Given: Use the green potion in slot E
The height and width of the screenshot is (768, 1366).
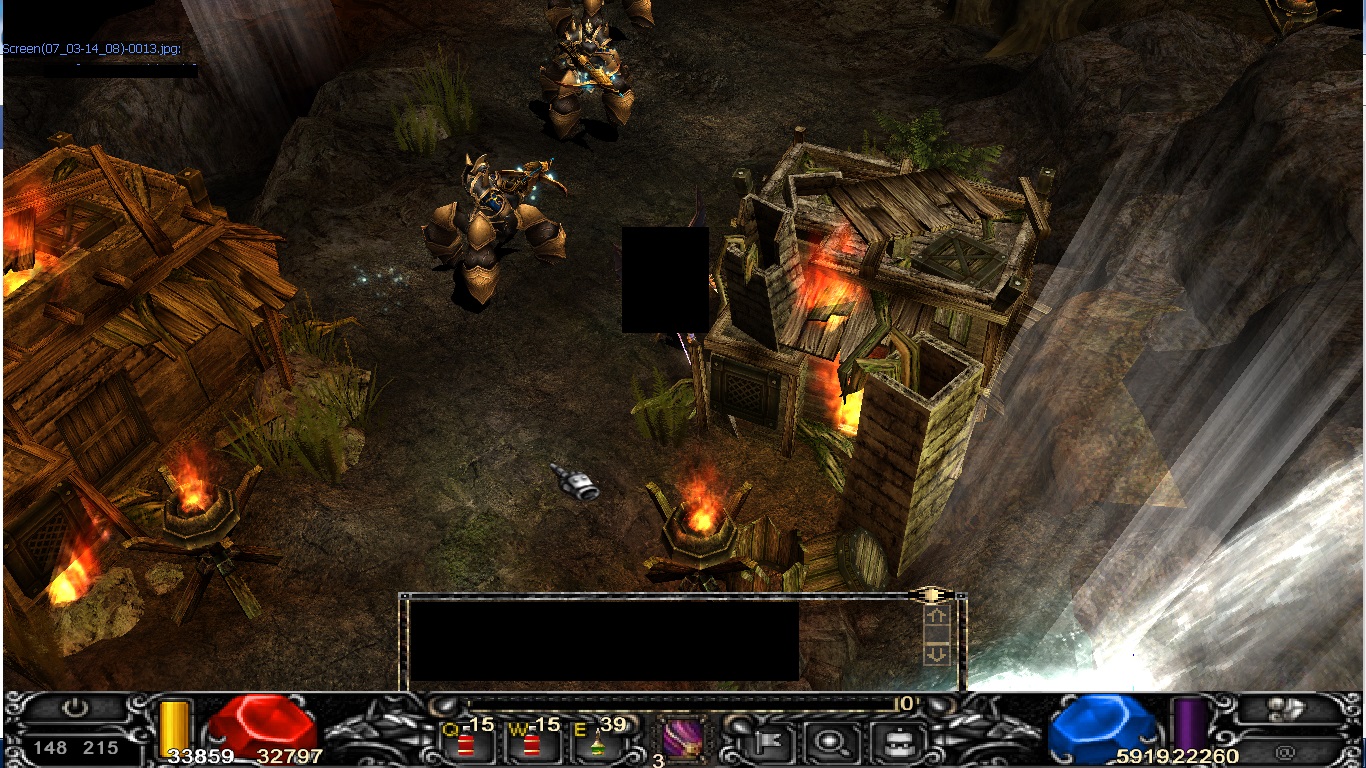Looking at the screenshot, I should point(597,742).
